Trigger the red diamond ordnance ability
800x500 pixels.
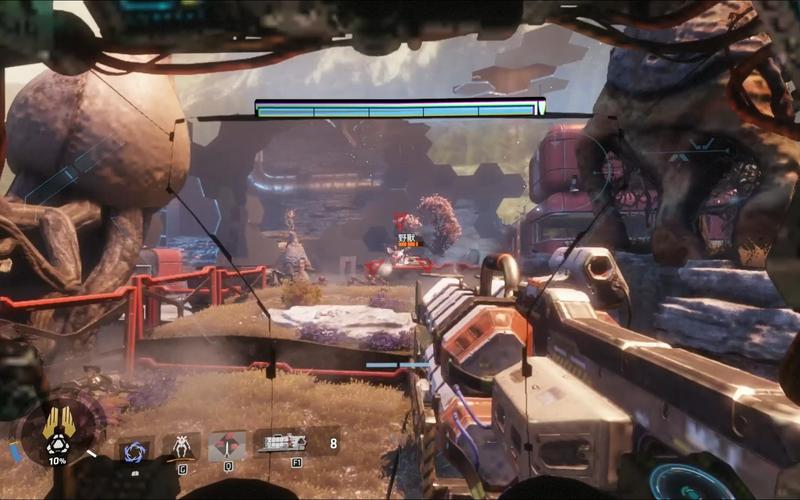(228, 445)
